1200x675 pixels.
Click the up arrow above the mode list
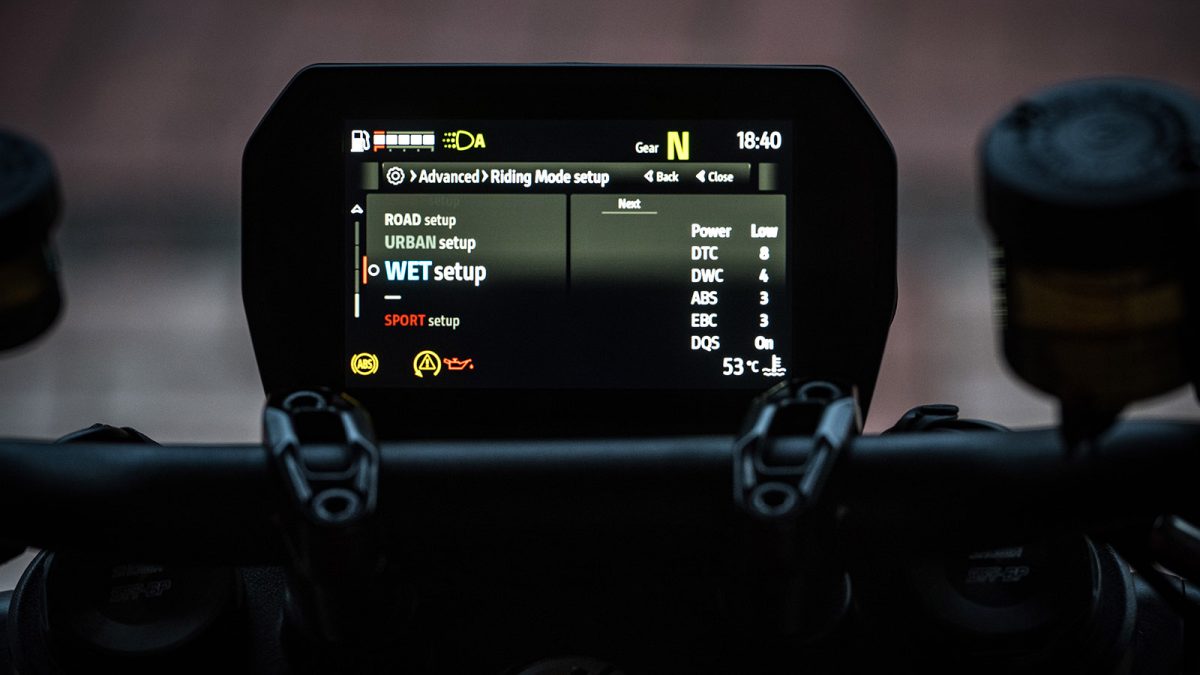(356, 209)
